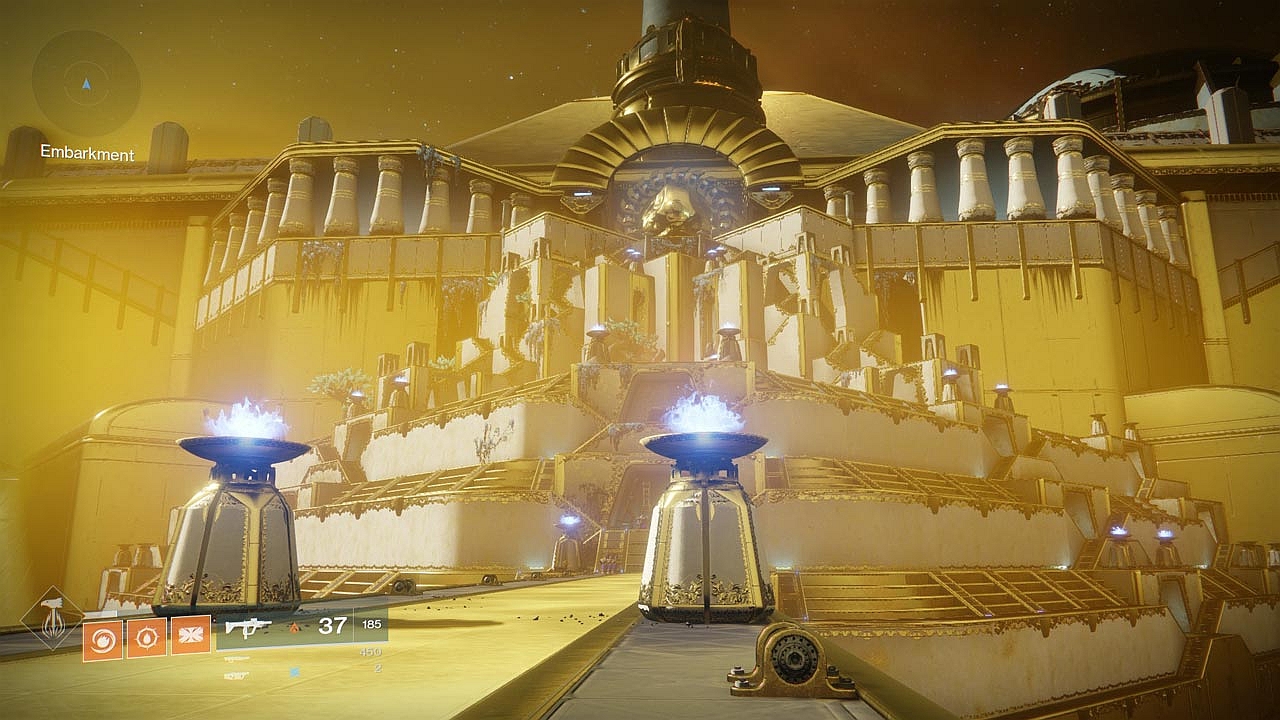Image resolution: width=1280 pixels, height=720 pixels.
Task: Click the orange super energy flame icon
Action: coord(295,628)
